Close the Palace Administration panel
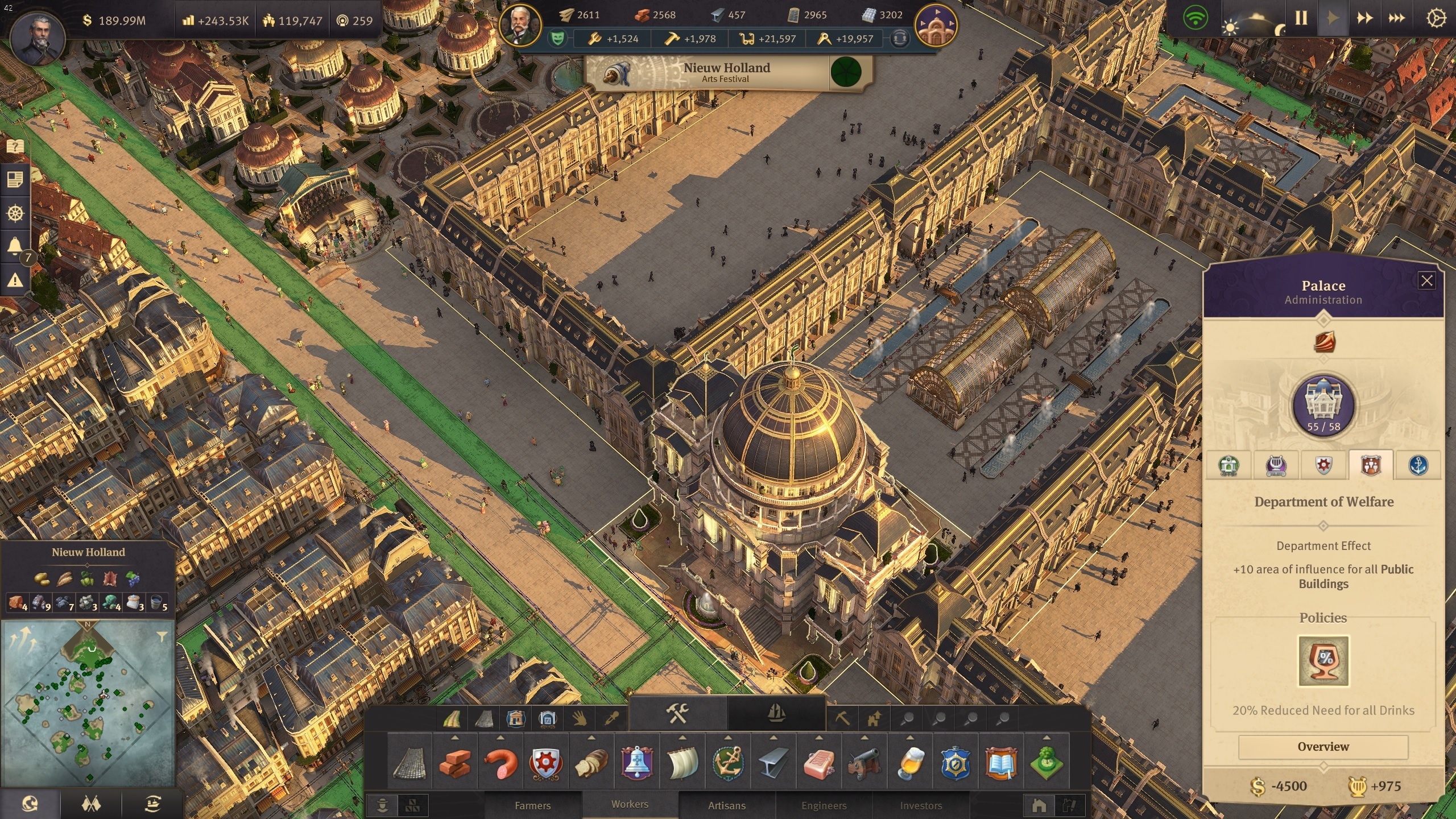Image resolution: width=1456 pixels, height=819 pixels. [1426, 280]
